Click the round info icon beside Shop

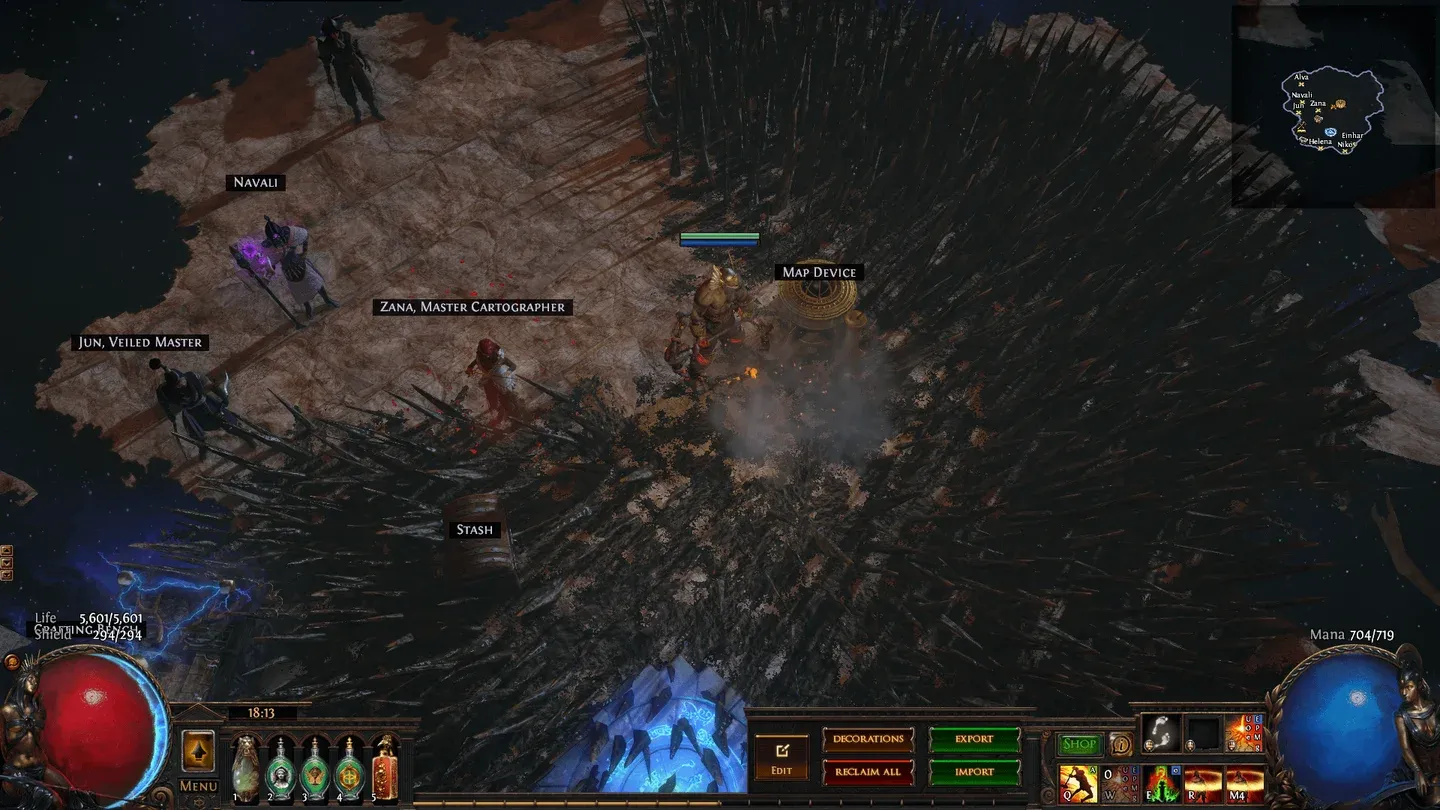tap(1120, 744)
